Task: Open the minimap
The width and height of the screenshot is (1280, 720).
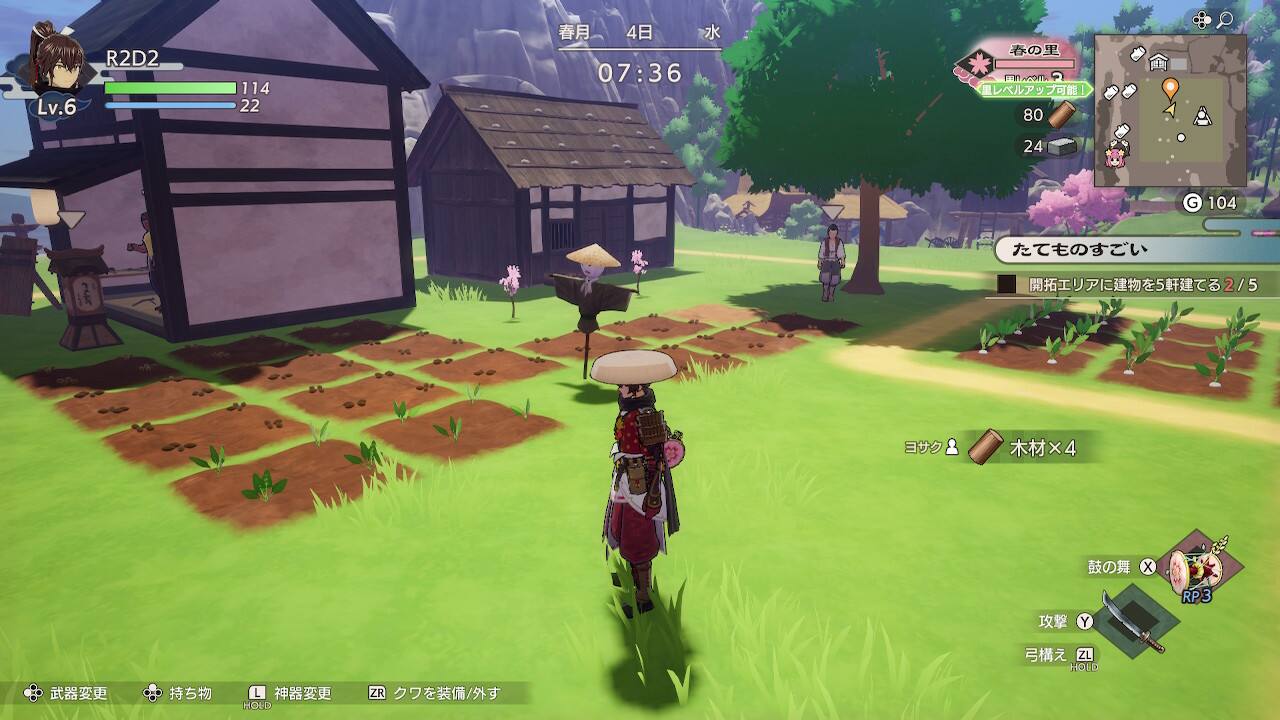Action: coord(1170,110)
